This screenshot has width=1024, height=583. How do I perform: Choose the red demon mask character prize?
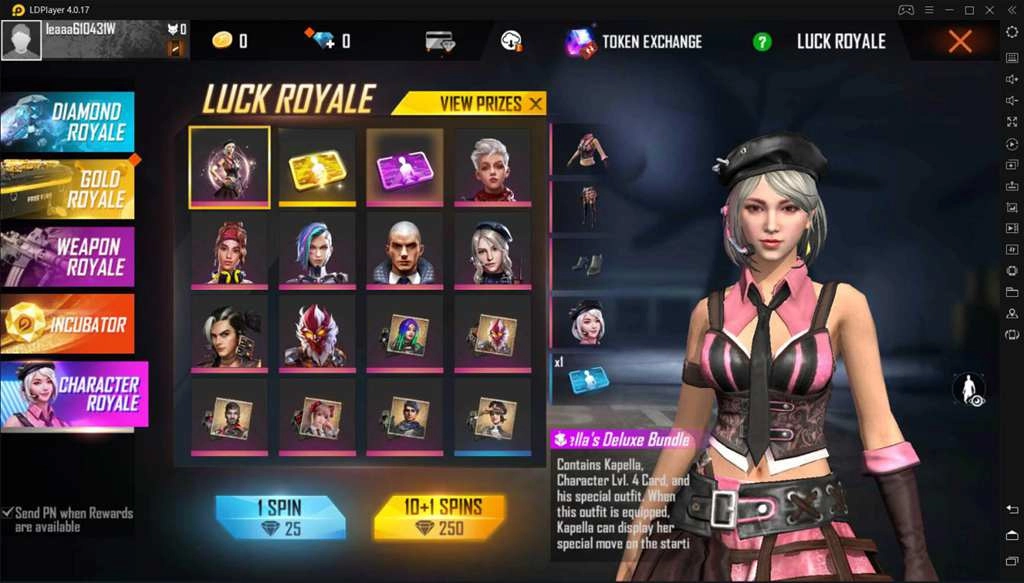(317, 334)
